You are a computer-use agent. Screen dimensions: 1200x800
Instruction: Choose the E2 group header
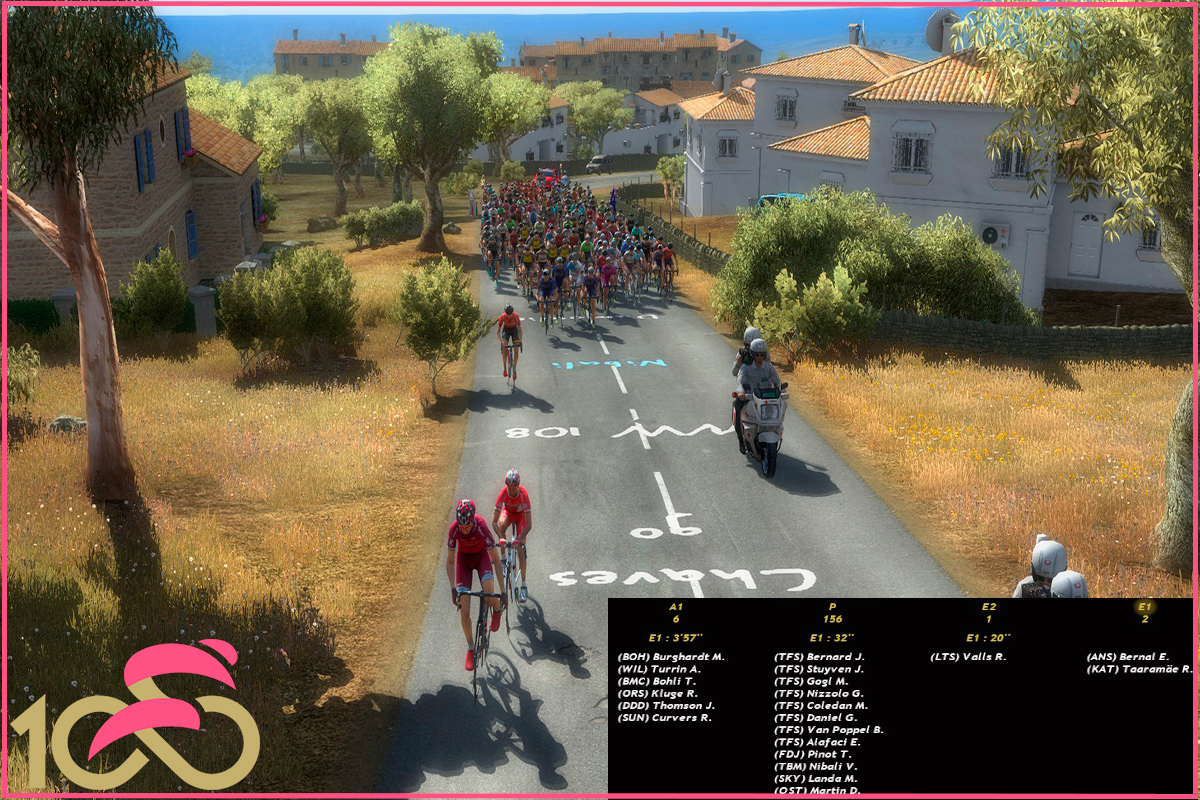click(x=988, y=606)
